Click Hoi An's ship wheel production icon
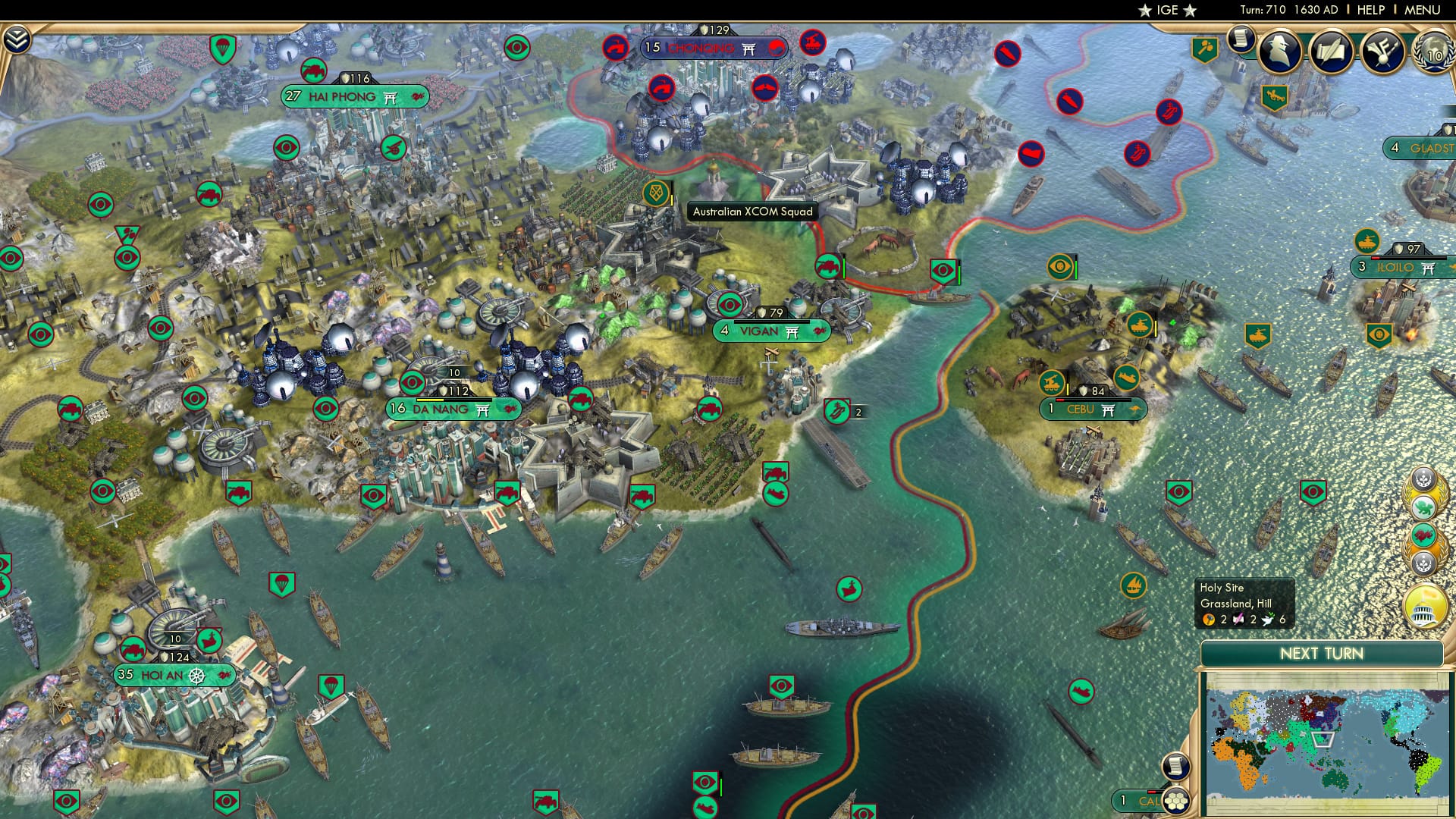This screenshot has height=819, width=1456. tap(196, 674)
